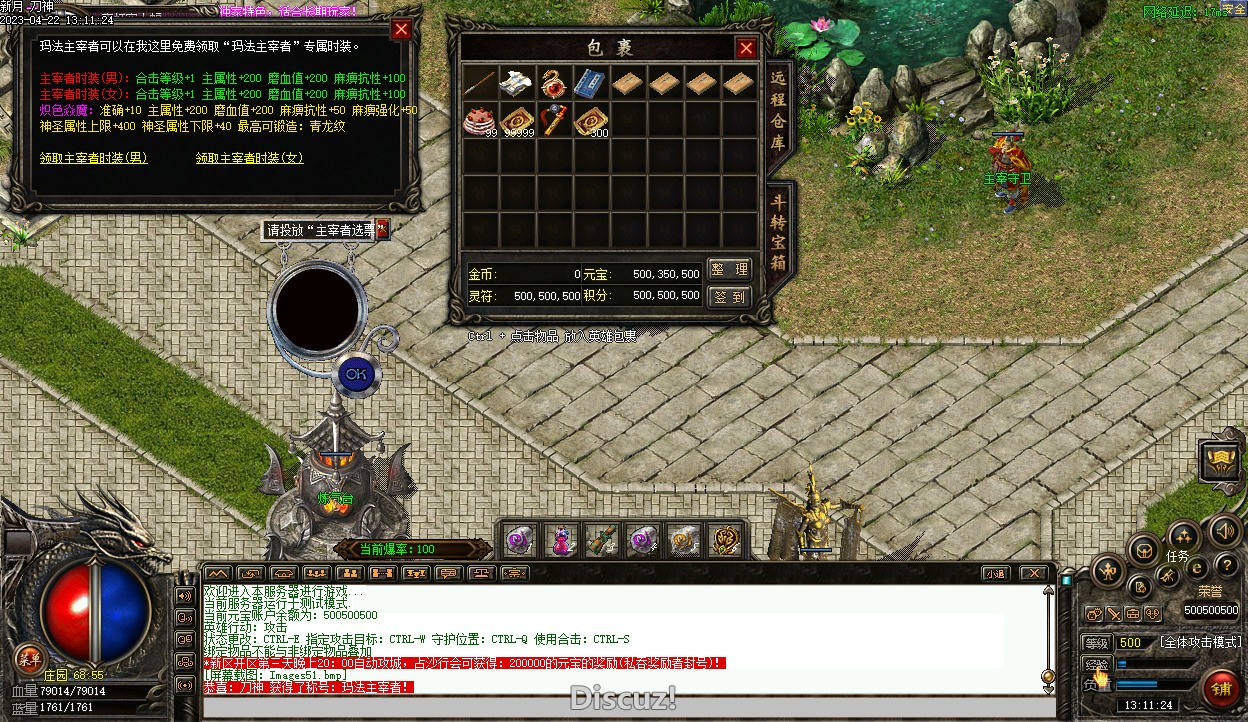Claim the female Overlord costume (女)
The image size is (1248, 722).
[249, 158]
